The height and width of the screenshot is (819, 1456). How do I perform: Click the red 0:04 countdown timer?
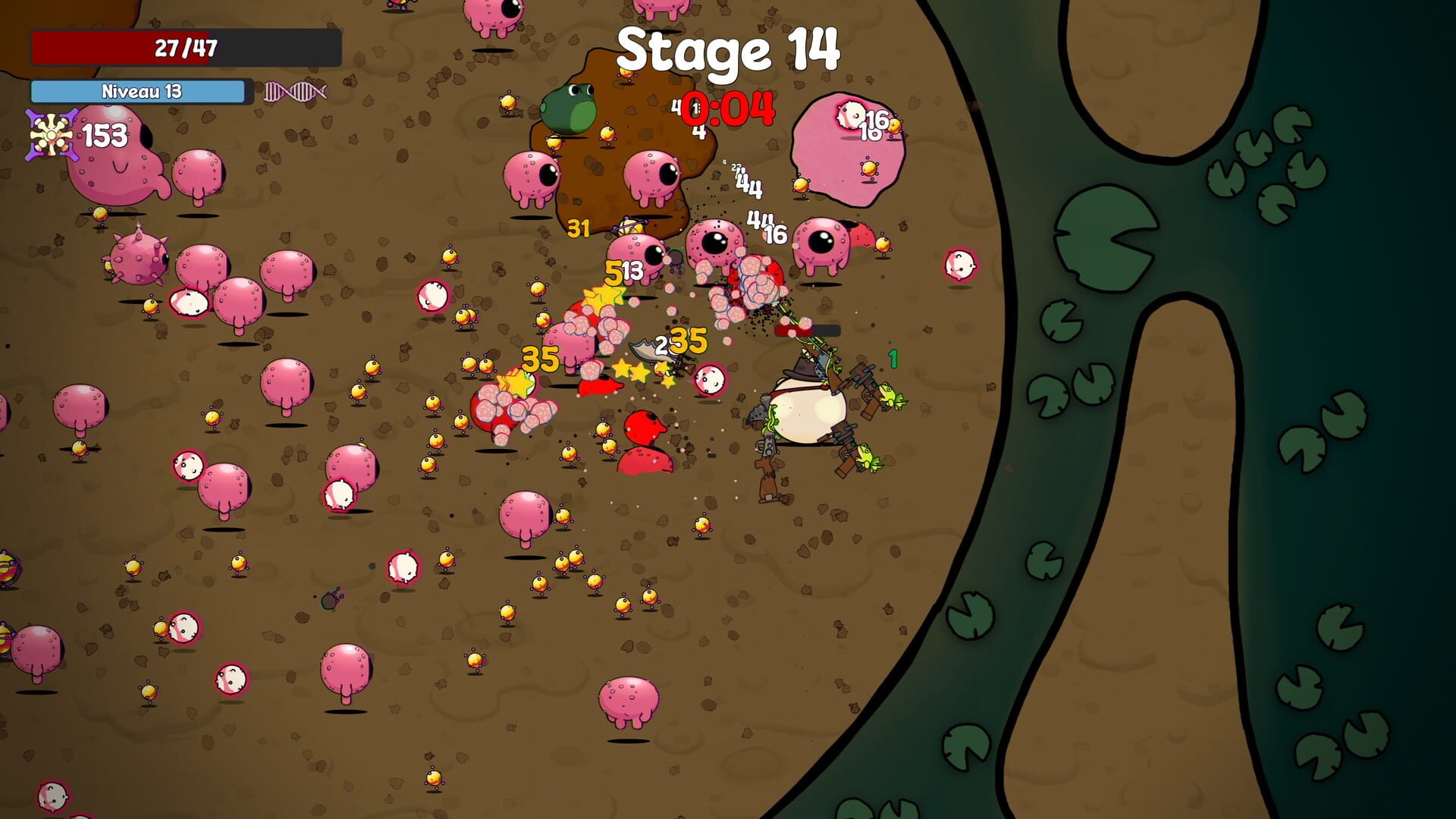726,108
